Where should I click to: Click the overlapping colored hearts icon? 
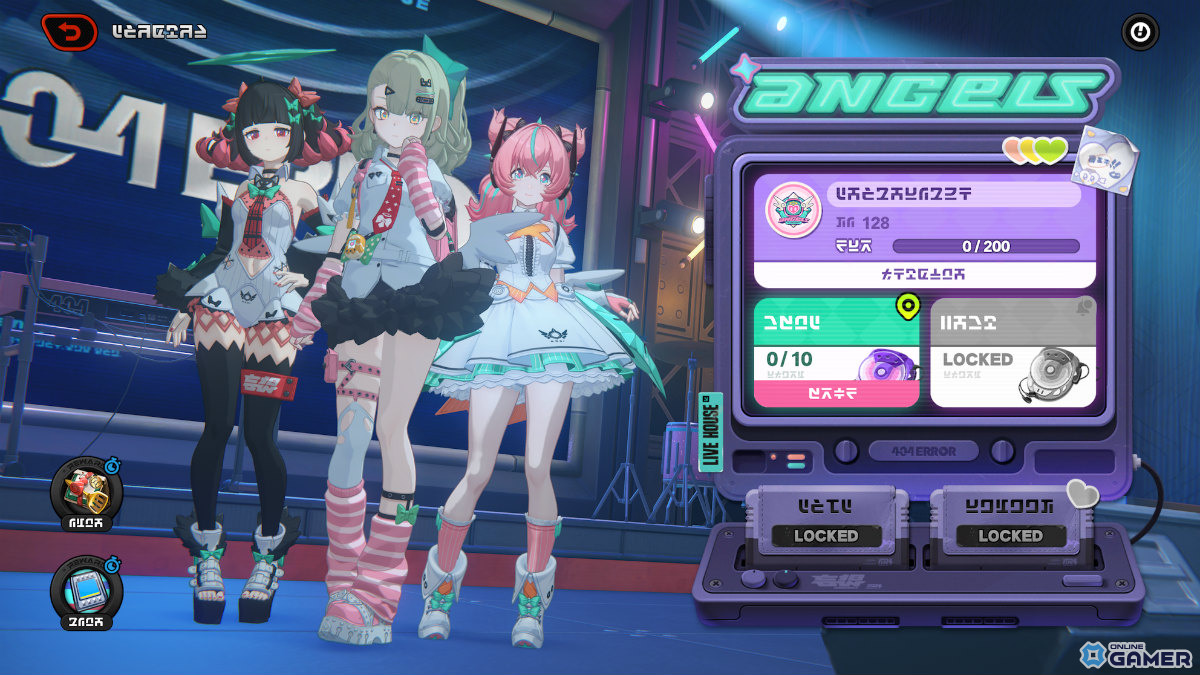[1036, 151]
